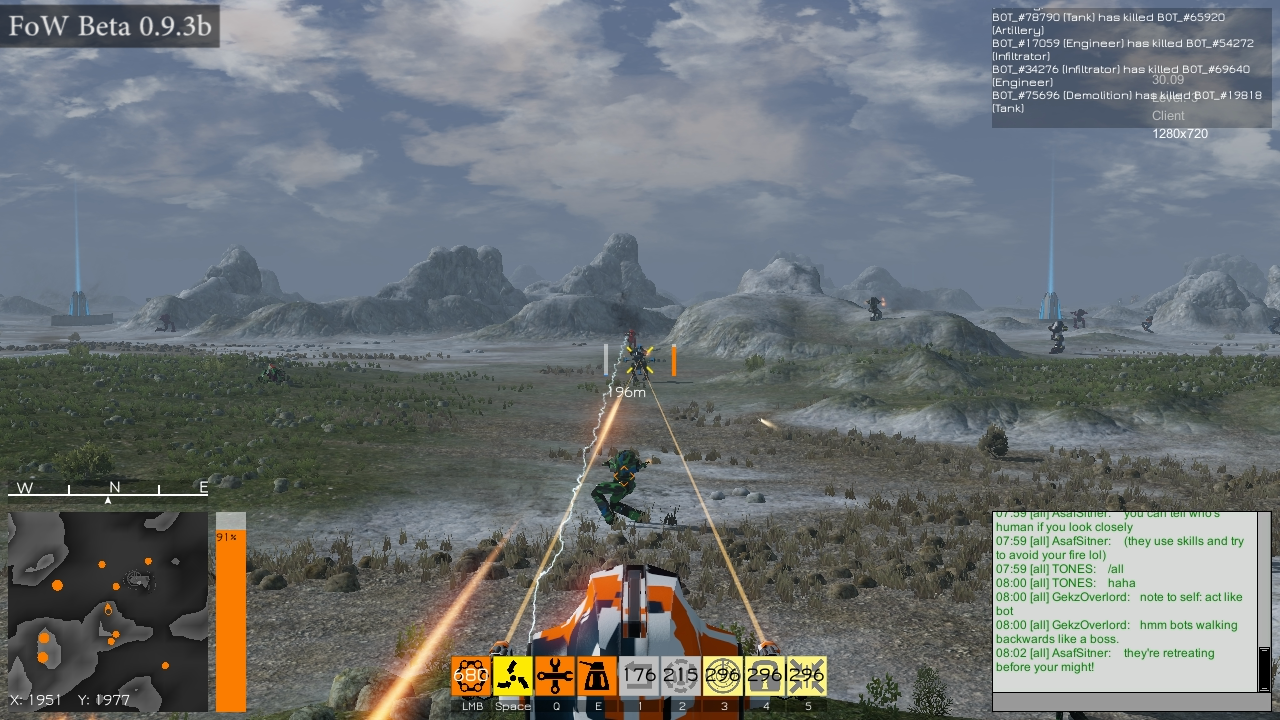The width and height of the screenshot is (1280, 720).
Task: Activate the padlock ability on slot 4
Action: coord(764,676)
